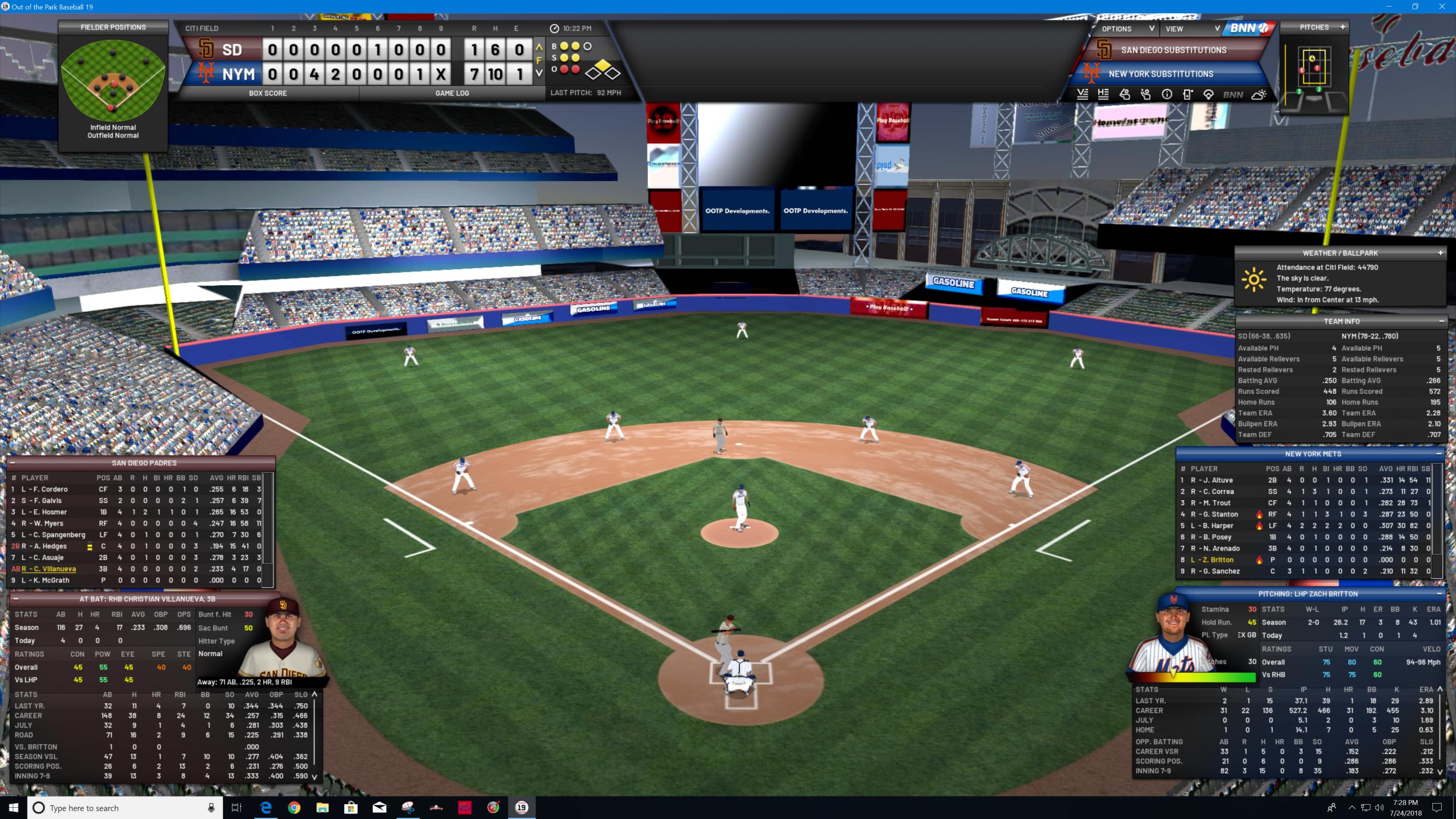Click the info circle icon
Image resolution: width=1456 pixels, height=819 pixels.
click(x=1167, y=95)
